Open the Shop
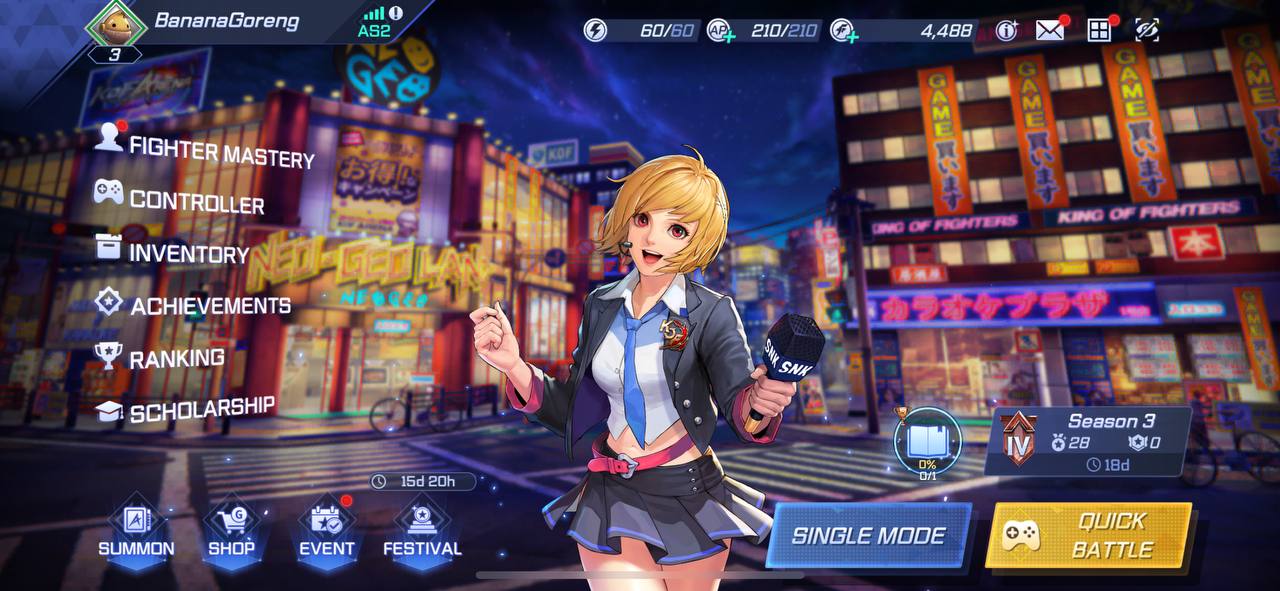1280x591 pixels. (x=231, y=530)
